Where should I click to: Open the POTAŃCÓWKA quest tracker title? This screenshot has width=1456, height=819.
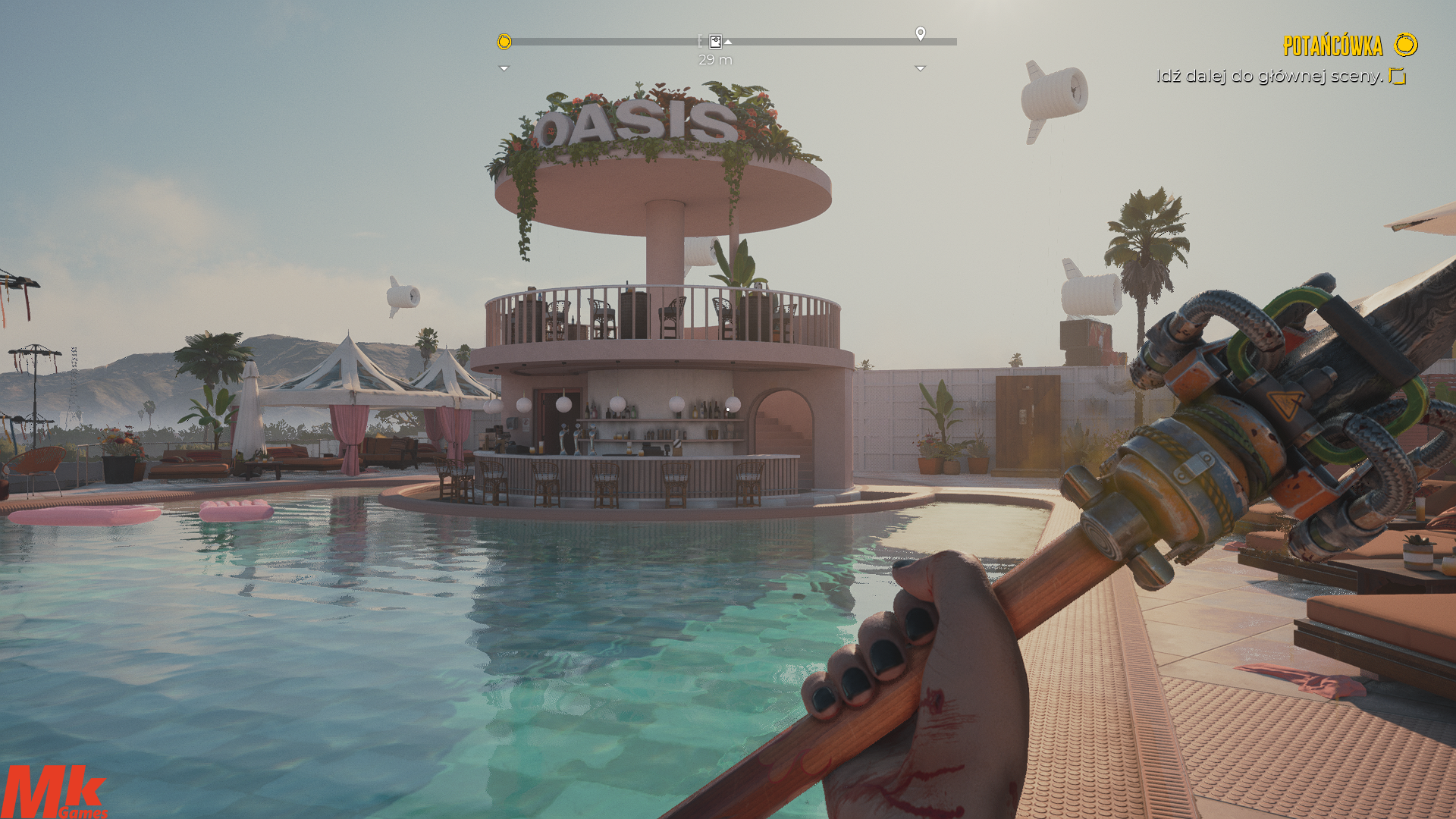tap(1332, 45)
